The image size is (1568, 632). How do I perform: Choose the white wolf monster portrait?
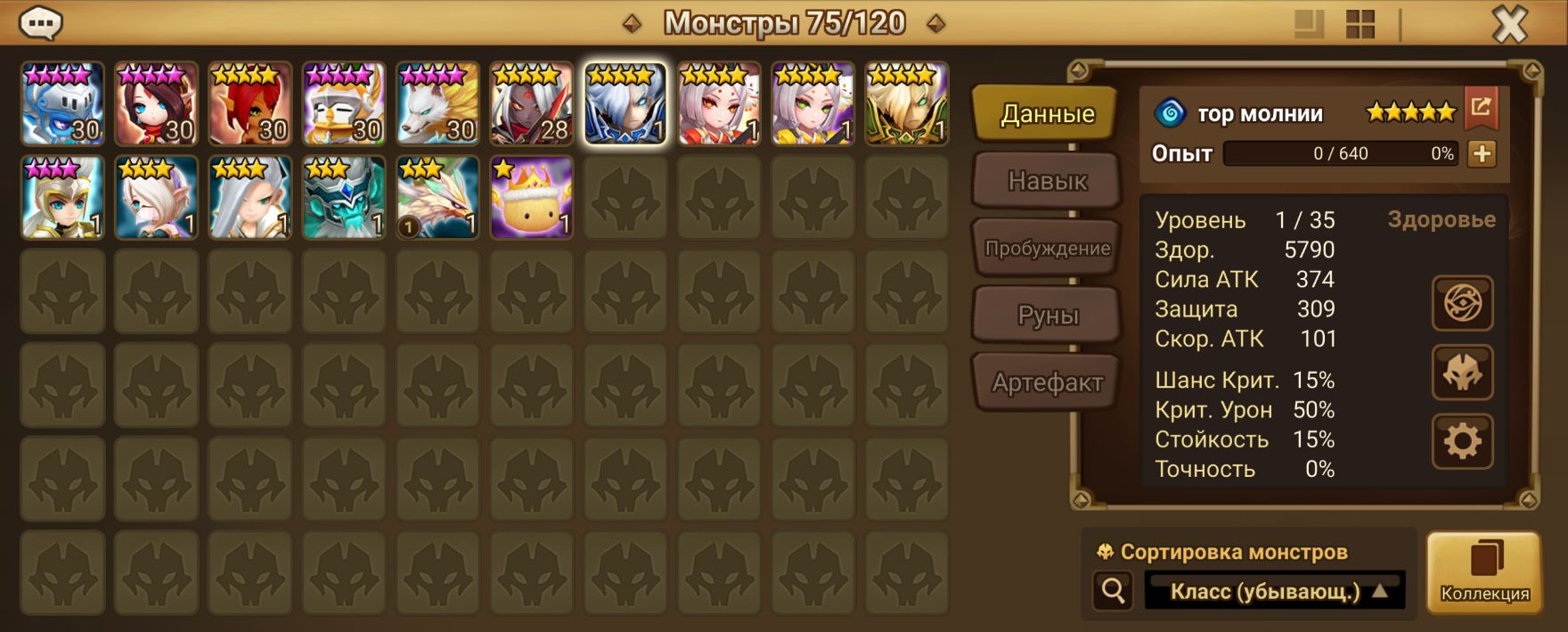(x=437, y=103)
